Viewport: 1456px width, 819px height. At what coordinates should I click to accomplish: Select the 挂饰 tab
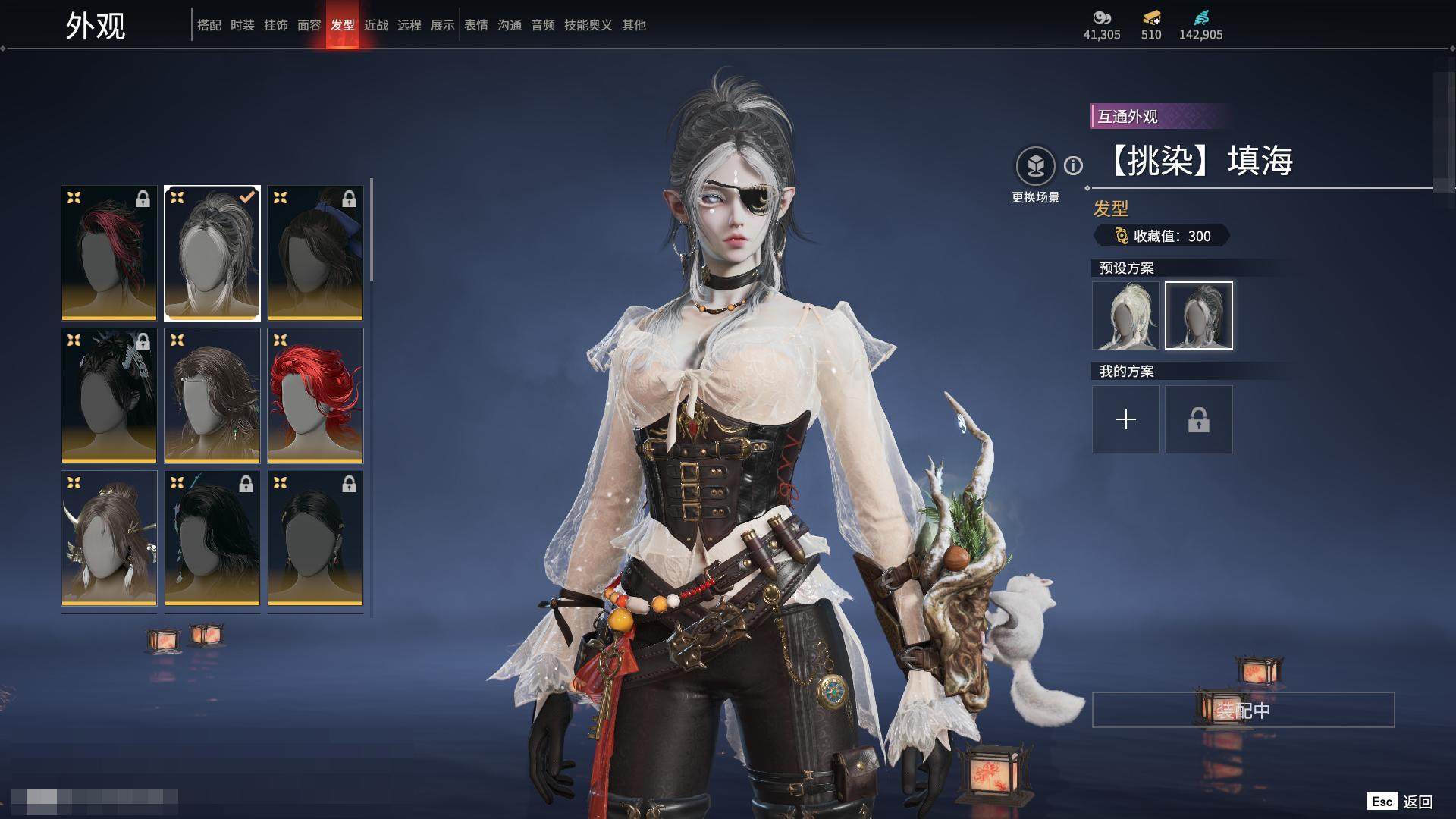pyautogui.click(x=275, y=25)
